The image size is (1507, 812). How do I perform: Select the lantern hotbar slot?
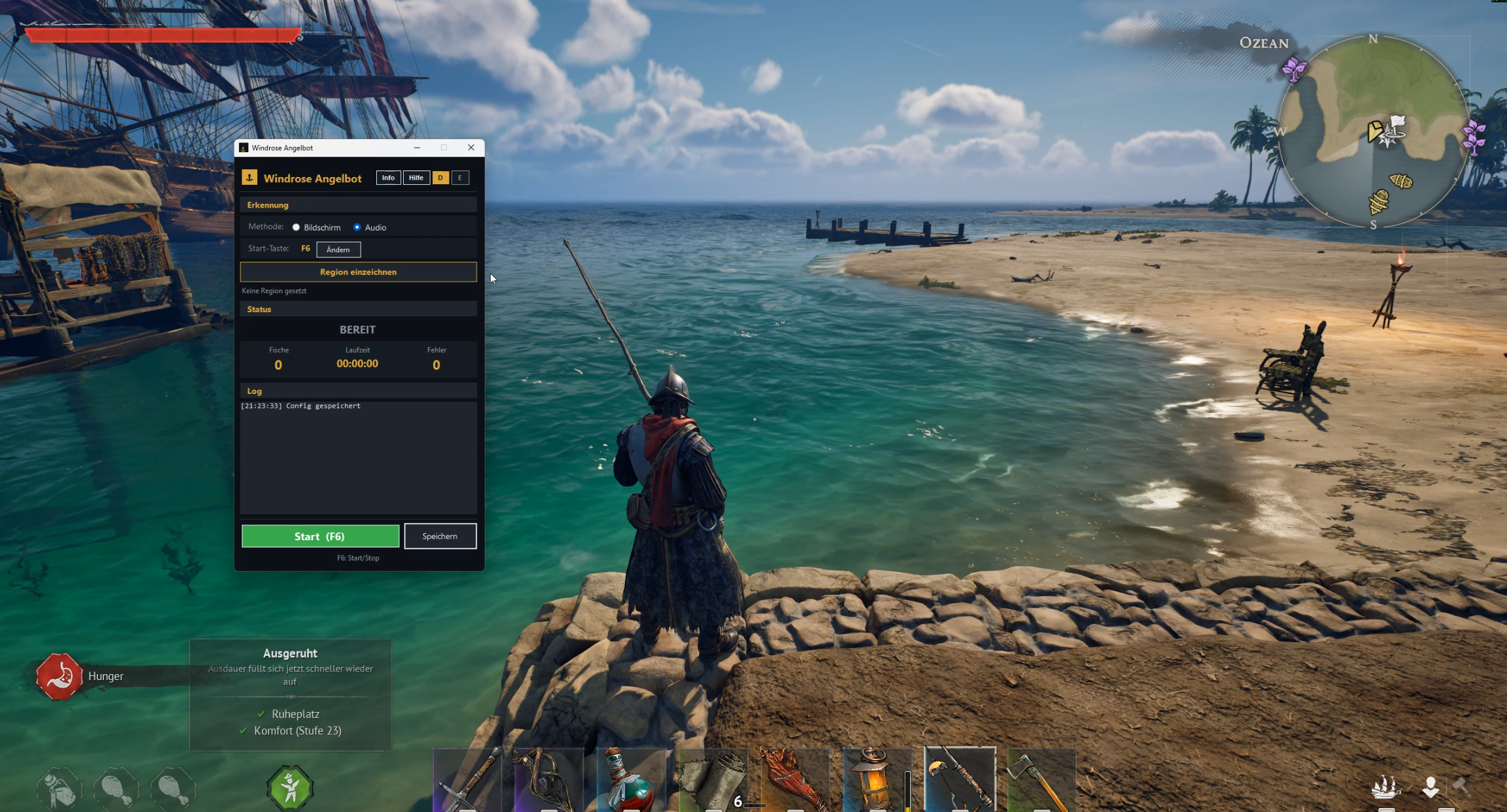point(877,780)
